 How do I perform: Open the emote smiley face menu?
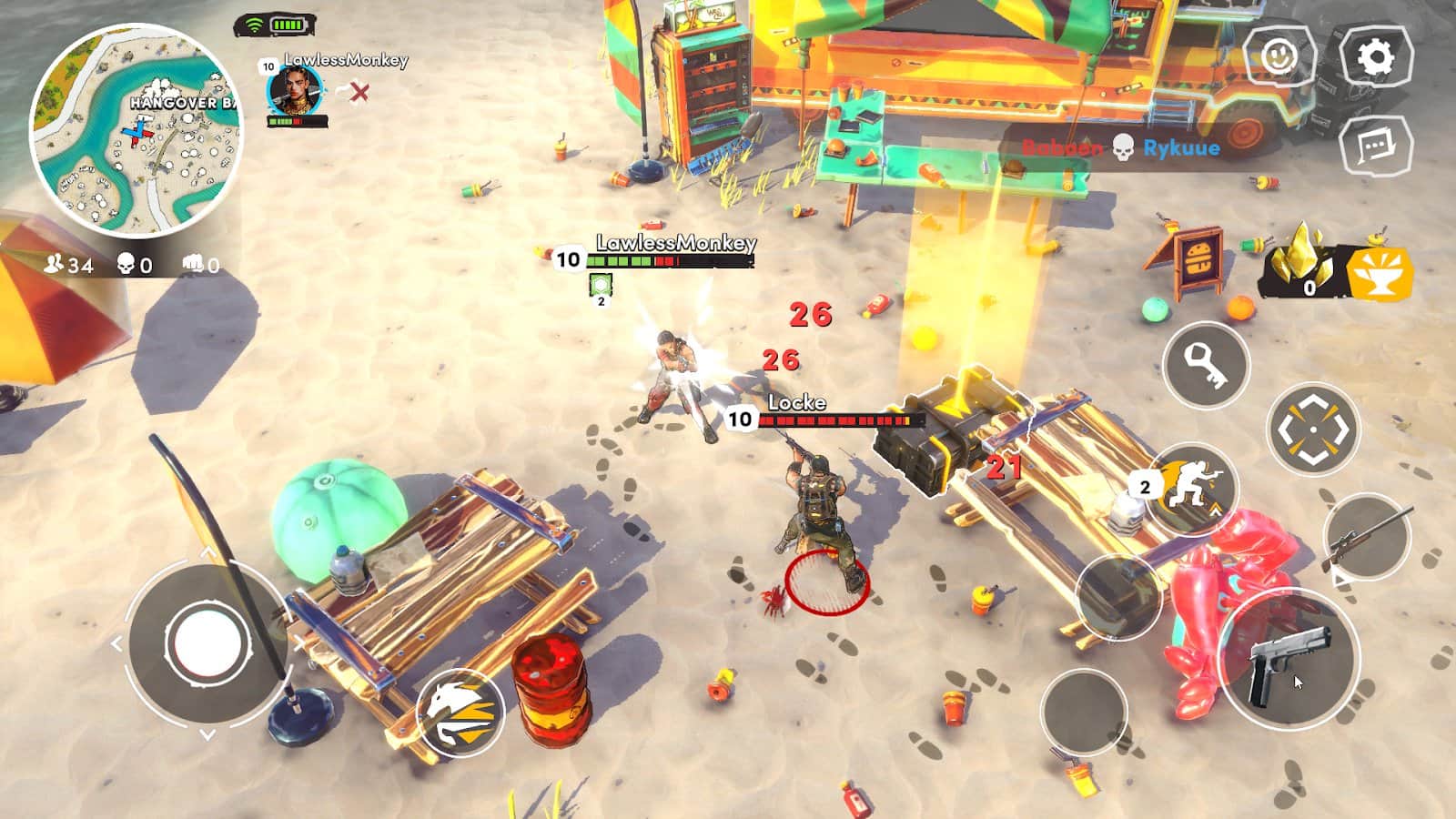click(1279, 56)
